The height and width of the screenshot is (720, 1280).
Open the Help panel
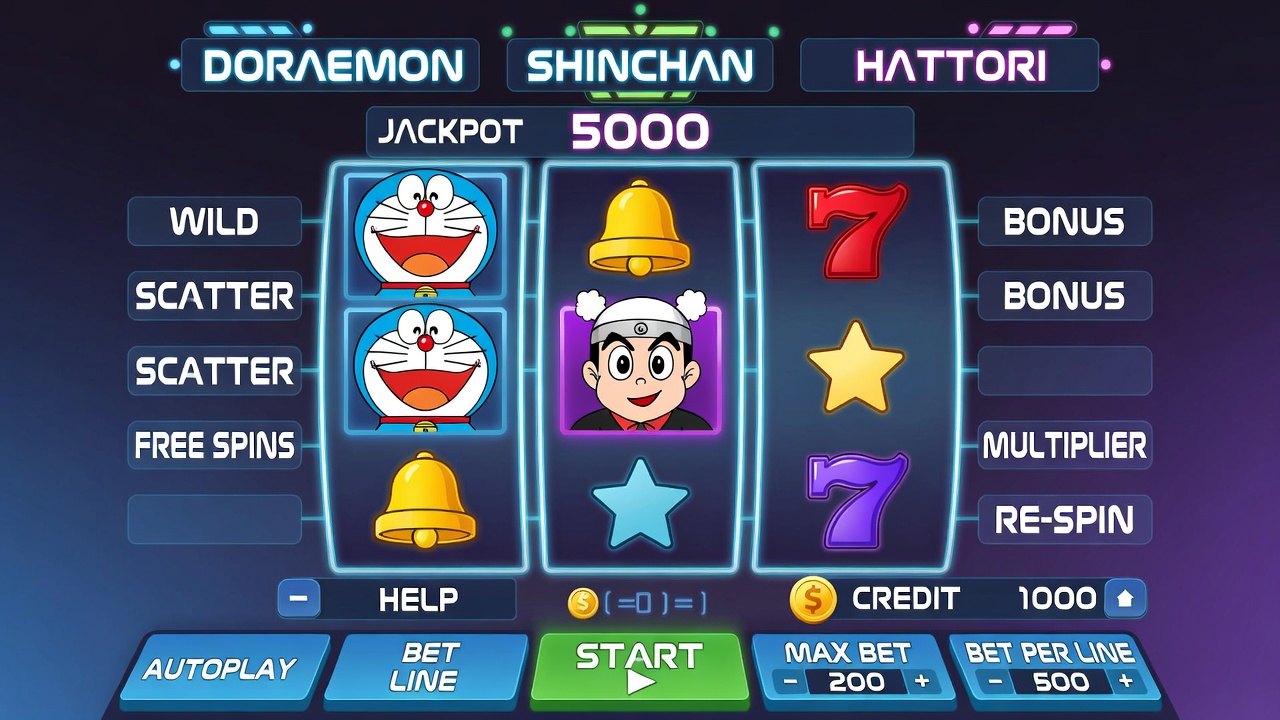pyautogui.click(x=418, y=599)
